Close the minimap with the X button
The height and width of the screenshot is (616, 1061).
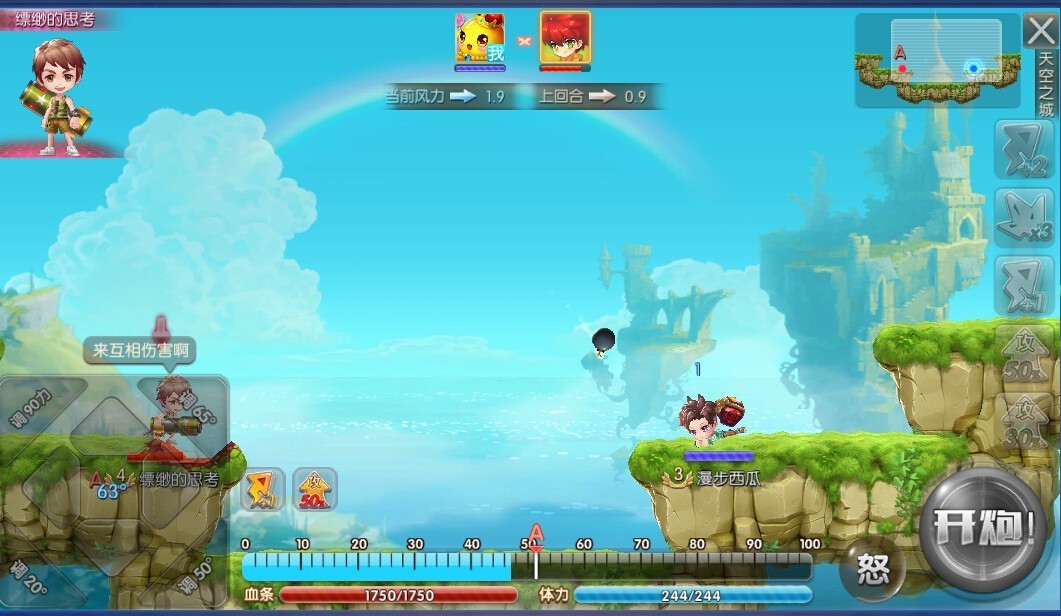point(1040,31)
